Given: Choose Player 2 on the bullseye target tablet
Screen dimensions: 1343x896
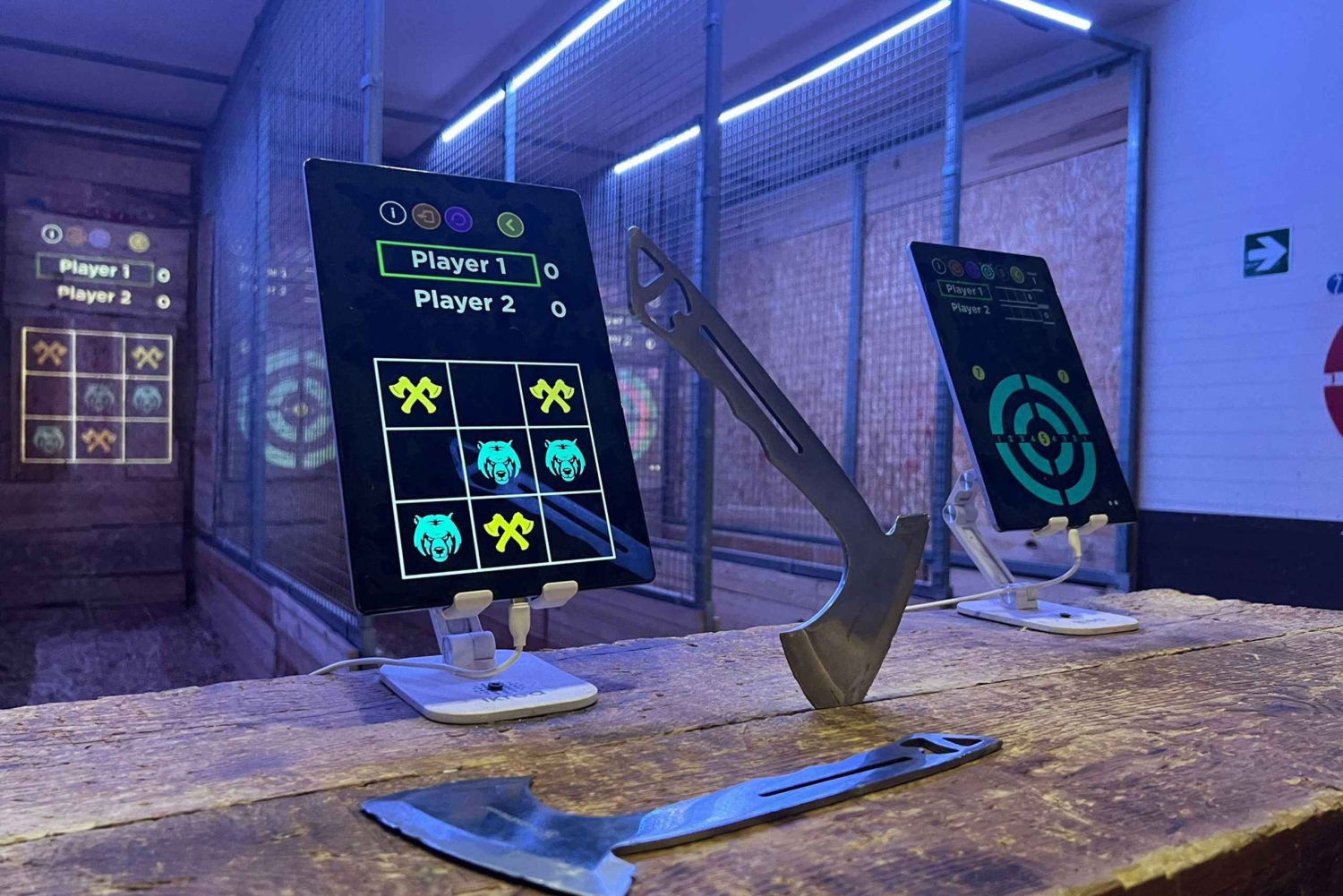Looking at the screenshot, I should [971, 309].
